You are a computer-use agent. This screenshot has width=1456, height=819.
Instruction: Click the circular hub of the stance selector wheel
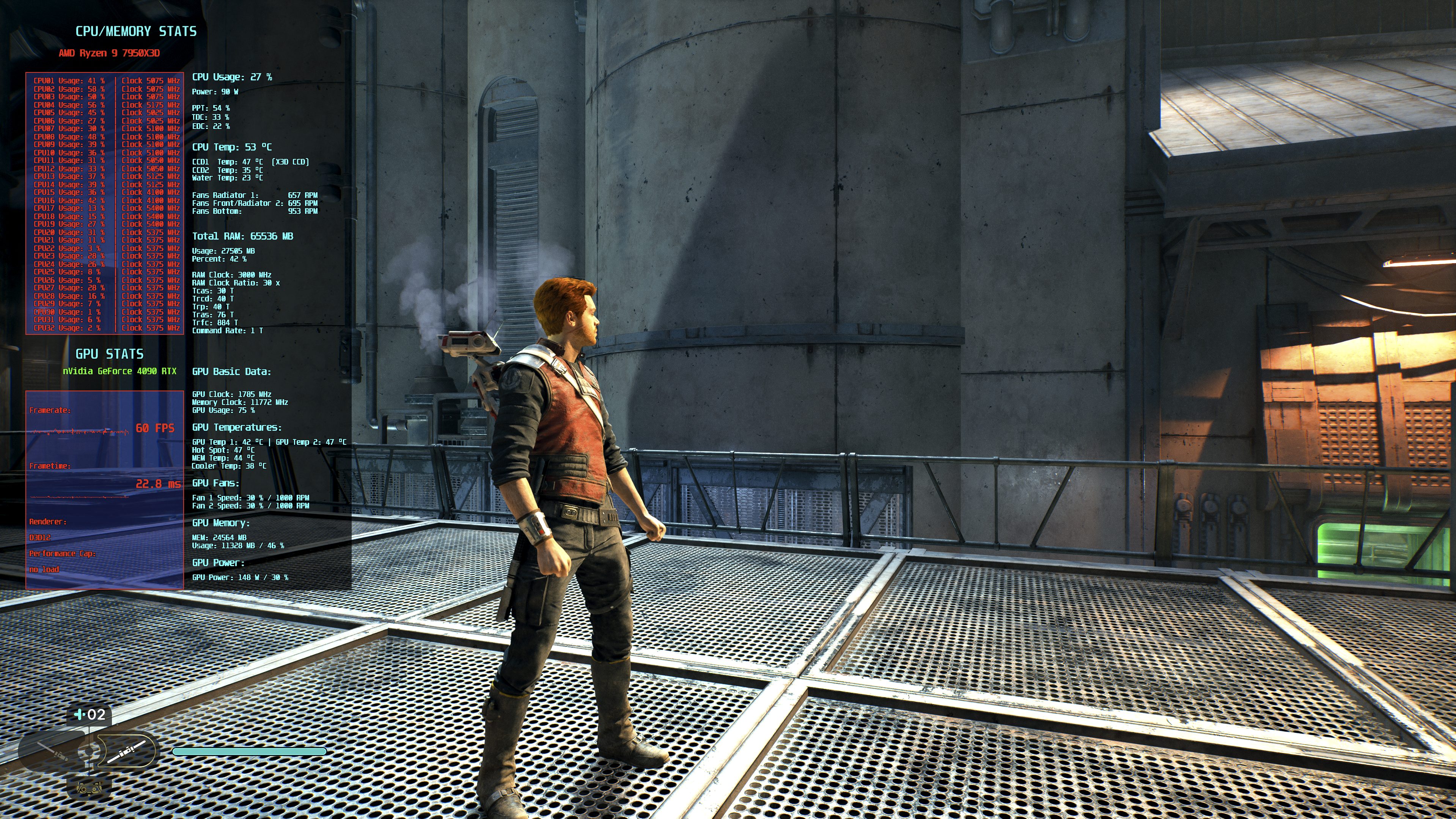click(89, 751)
